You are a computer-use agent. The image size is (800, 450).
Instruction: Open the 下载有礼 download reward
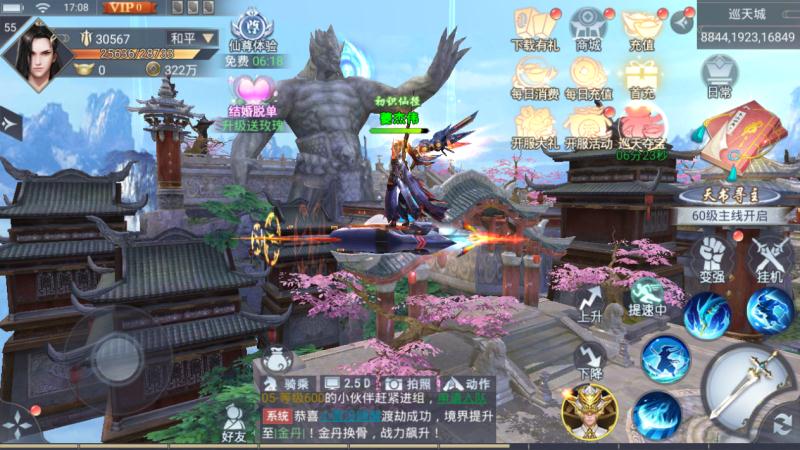(x=535, y=28)
